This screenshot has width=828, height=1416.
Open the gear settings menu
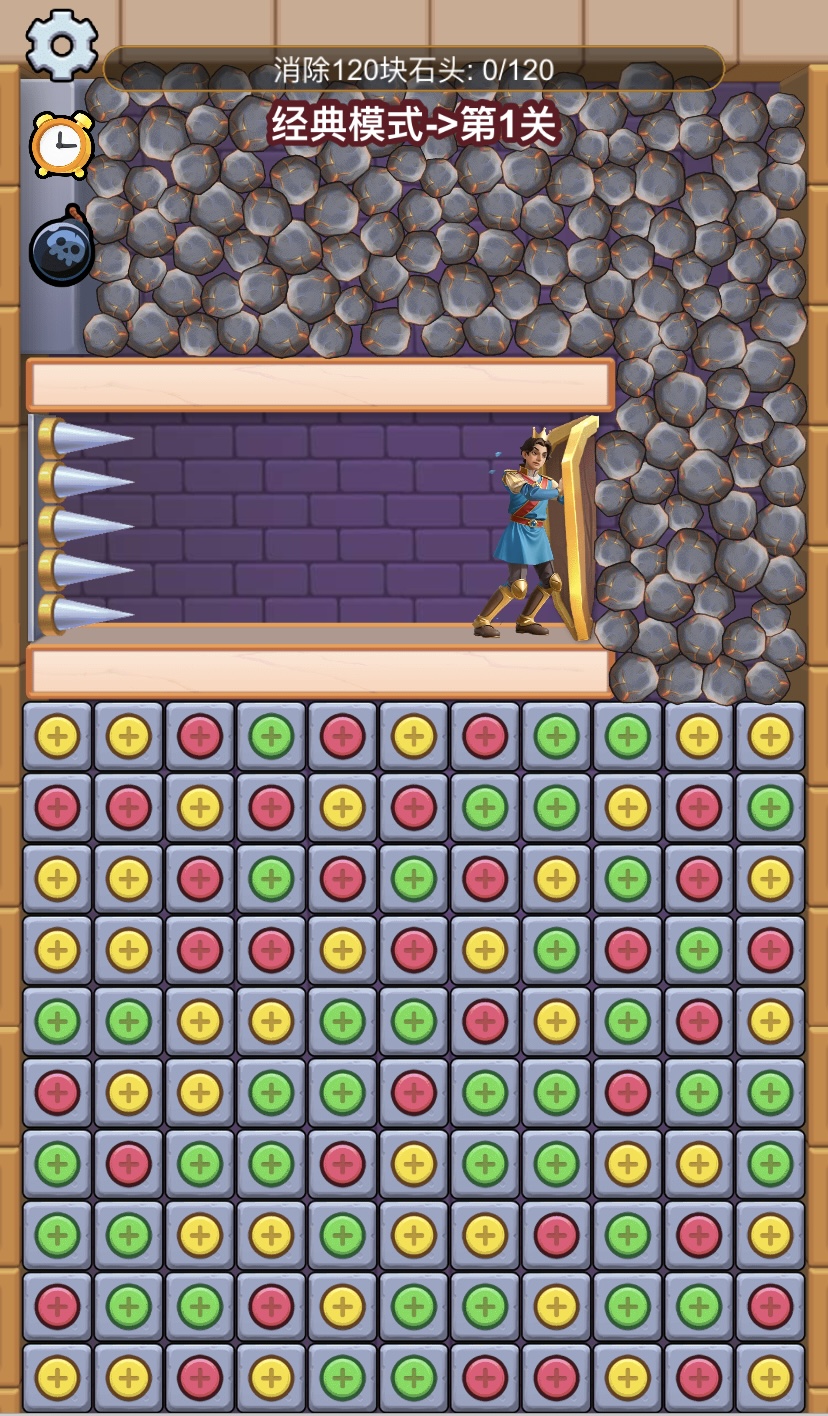click(61, 45)
